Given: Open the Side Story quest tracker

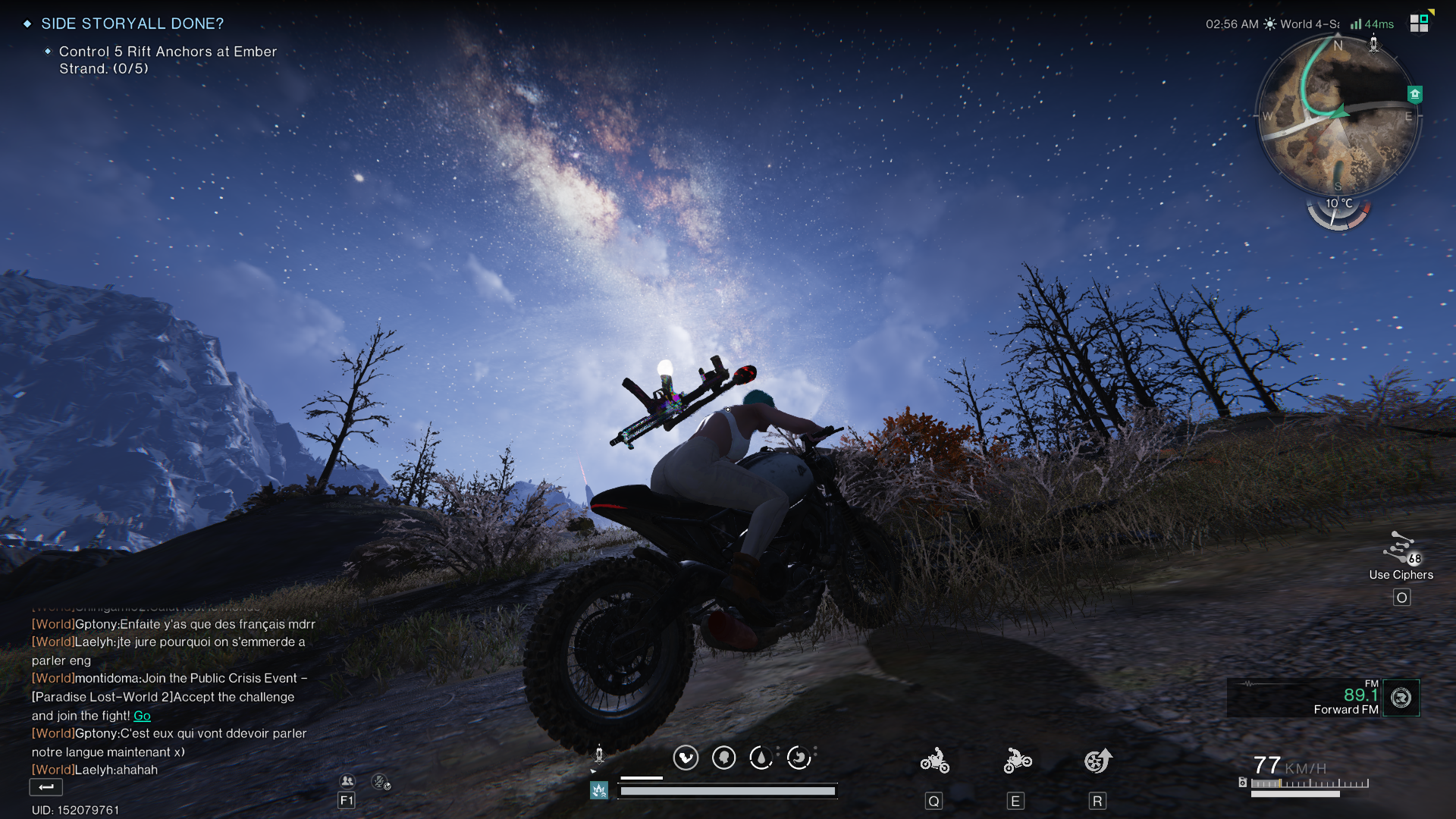Looking at the screenshot, I should (x=132, y=24).
